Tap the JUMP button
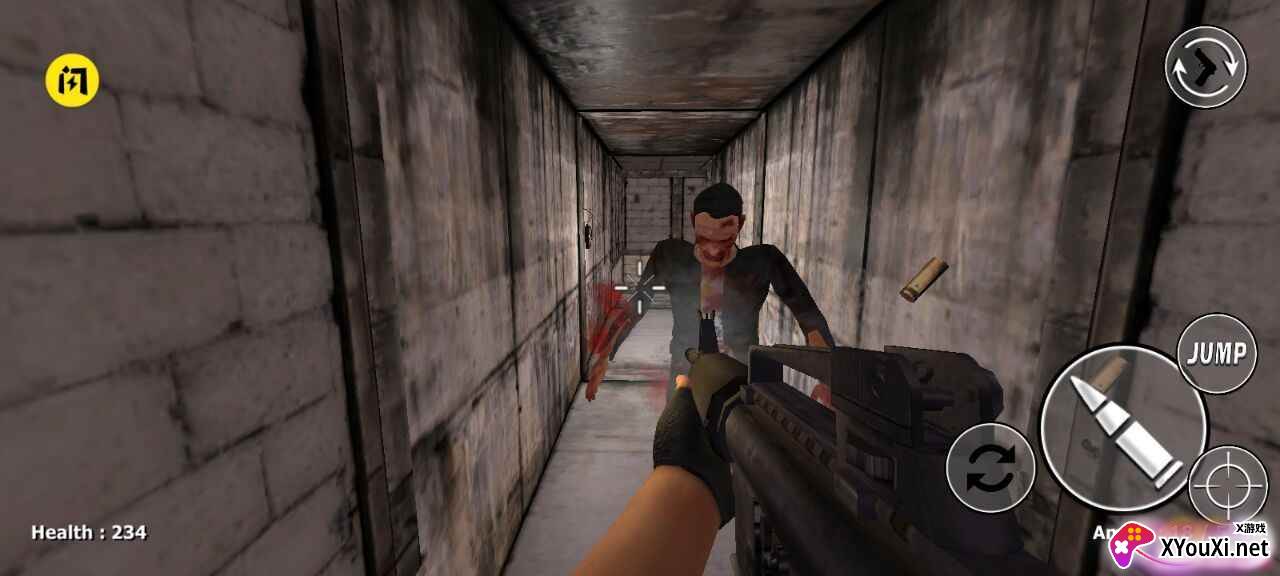Viewport: 1280px width, 576px height. [1217, 353]
